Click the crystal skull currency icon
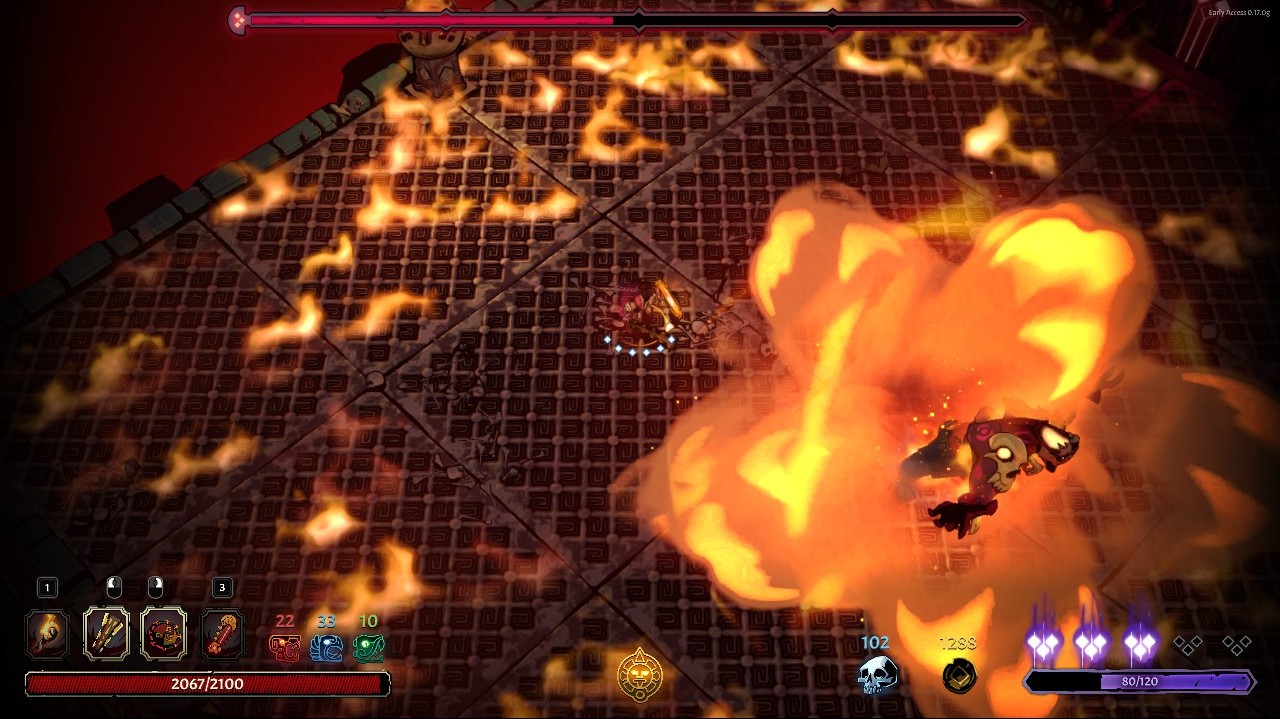Image resolution: width=1280 pixels, height=719 pixels. [877, 675]
